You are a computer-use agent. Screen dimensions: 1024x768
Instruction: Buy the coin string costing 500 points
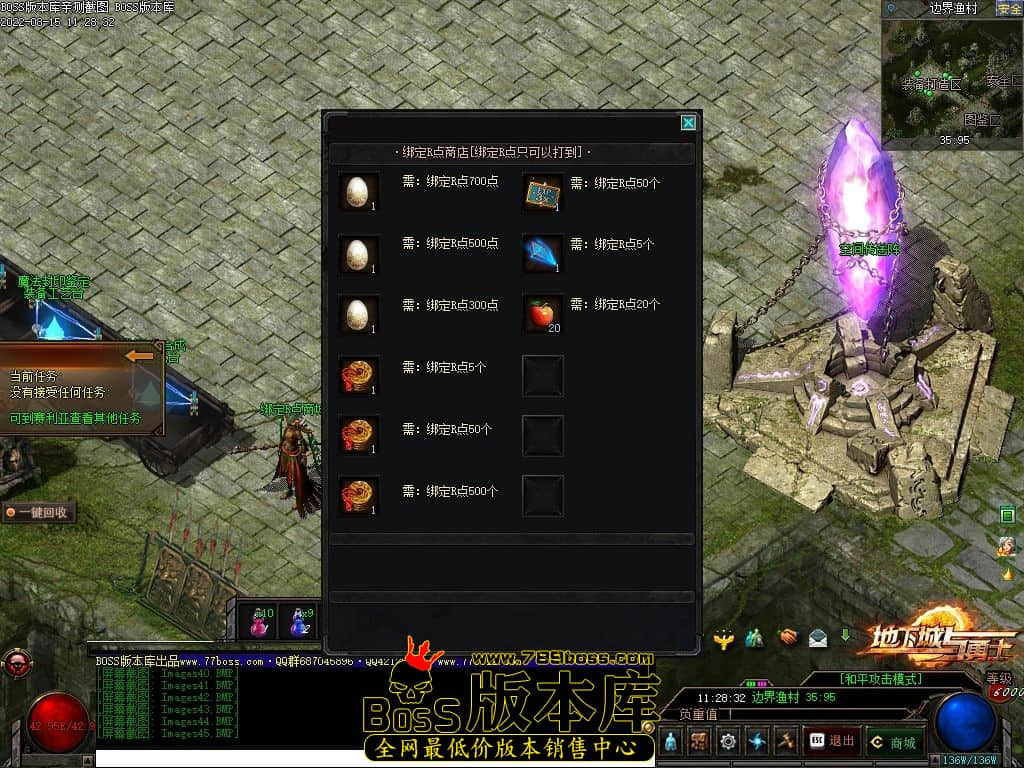(358, 496)
